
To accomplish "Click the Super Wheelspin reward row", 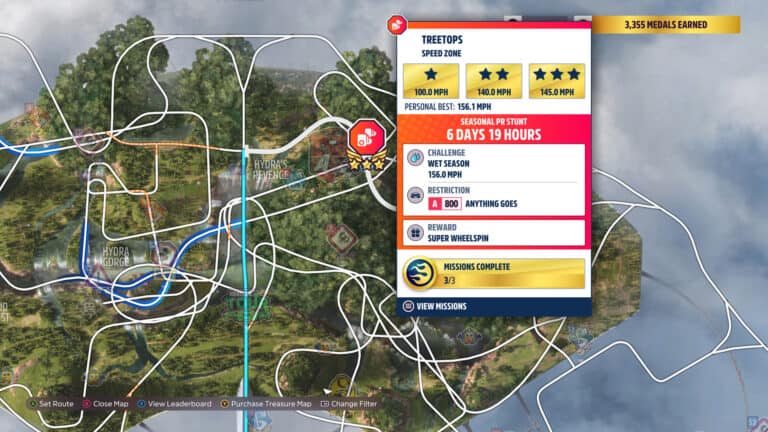I will 493,232.
